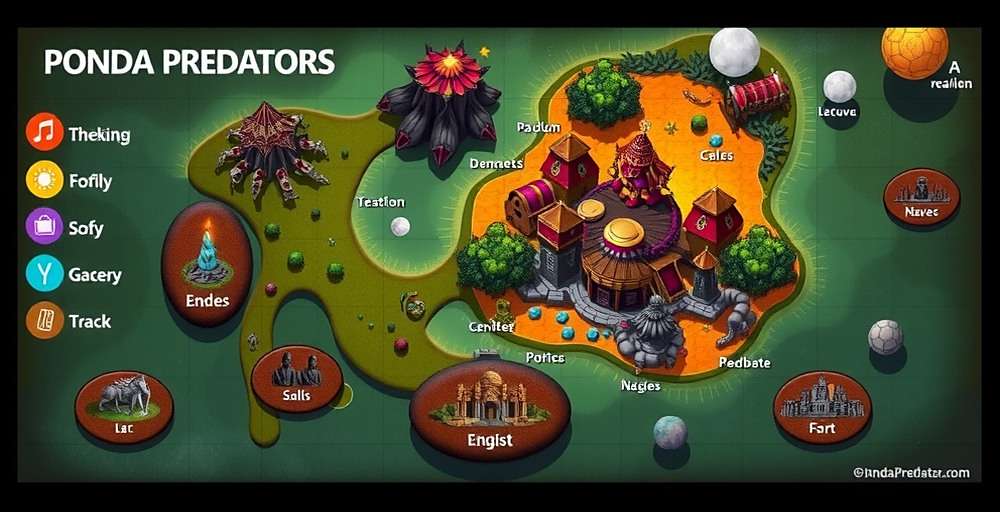Select the orange honeycomb planet icon
1000x512 pixels.
(914, 52)
